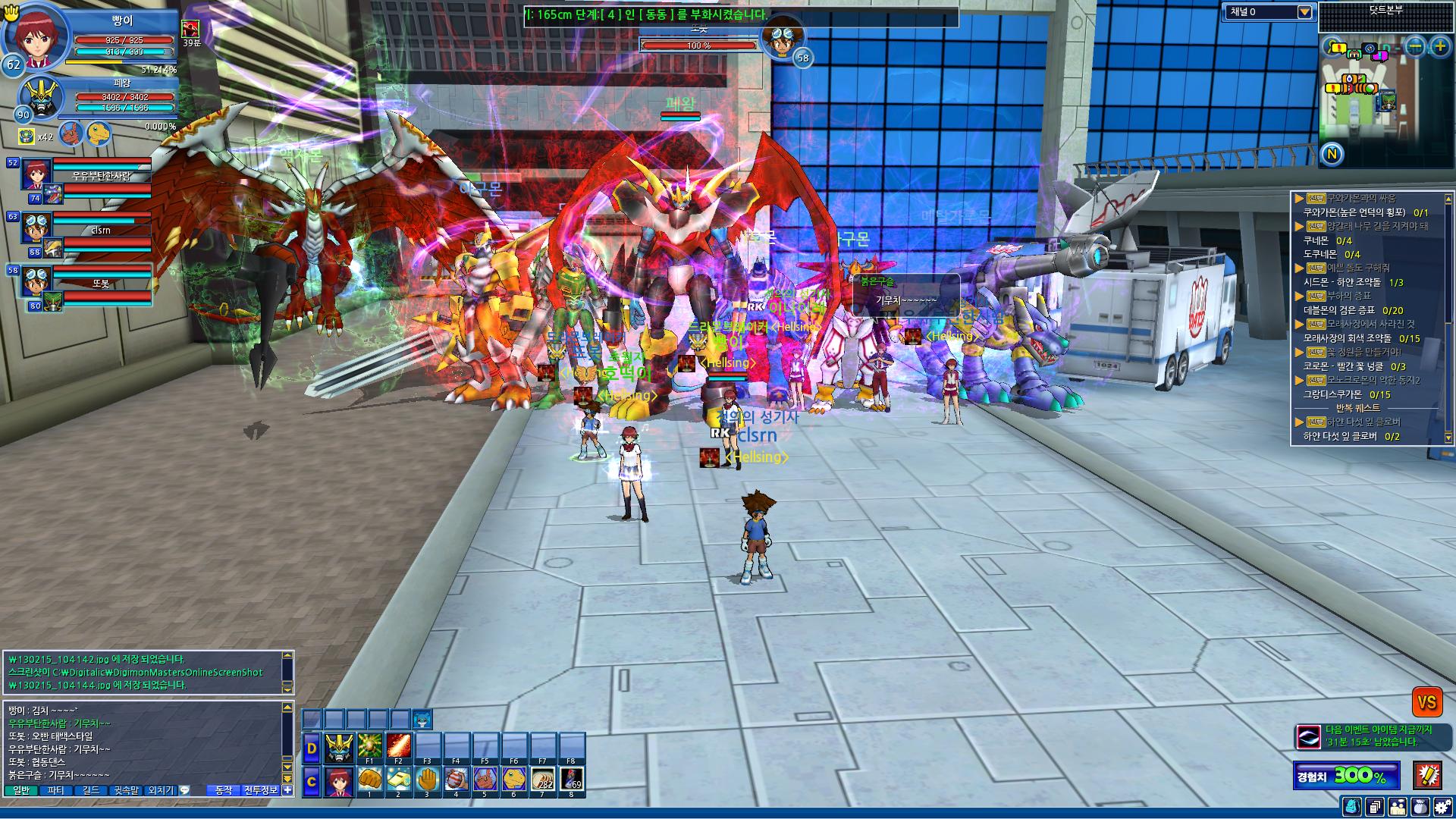Image resolution: width=1456 pixels, height=819 pixels.
Task: Open the 전투정보 combat info tab
Action: (x=262, y=790)
